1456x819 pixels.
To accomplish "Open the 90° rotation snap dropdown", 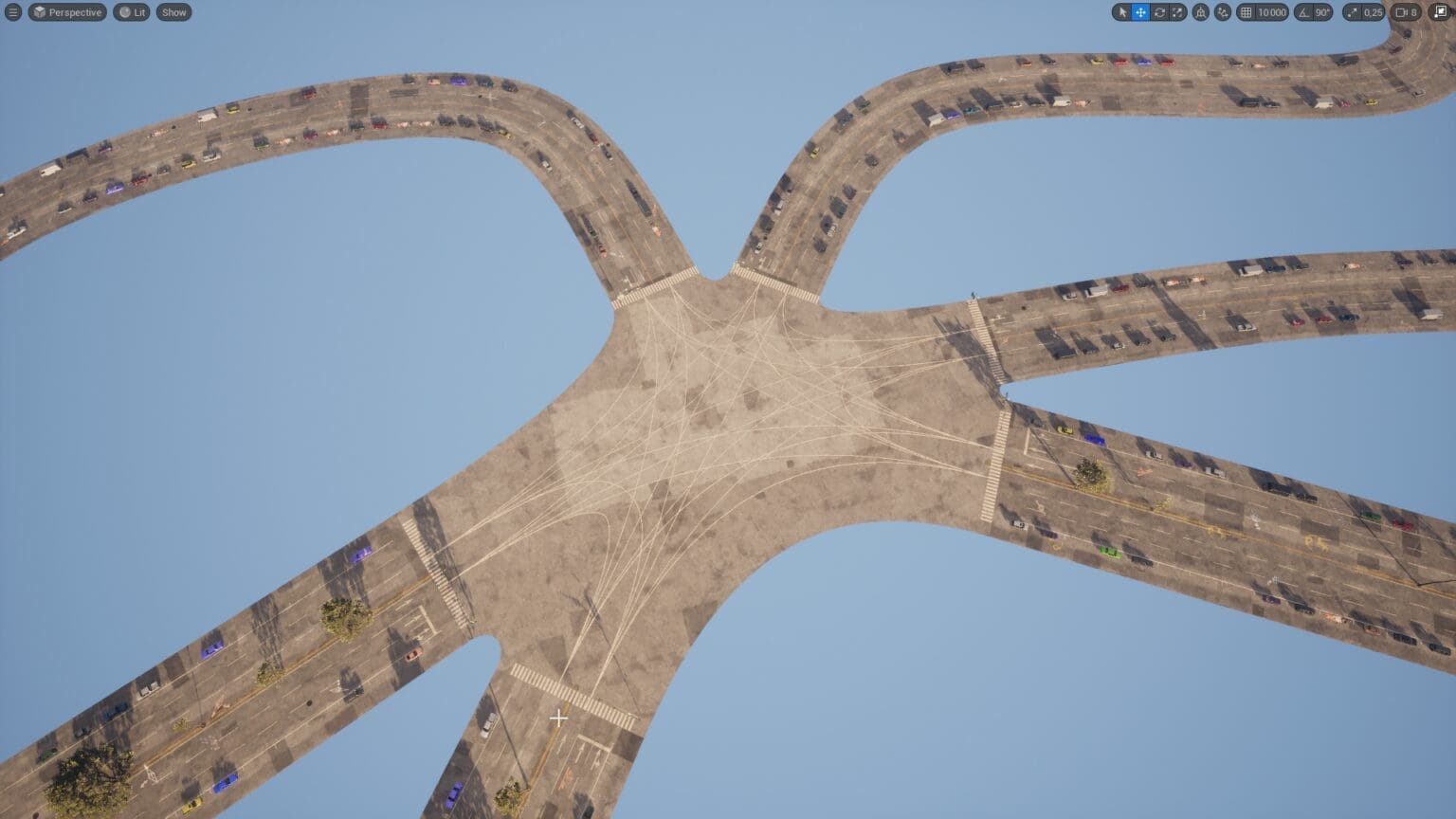I will pyautogui.click(x=1321, y=12).
